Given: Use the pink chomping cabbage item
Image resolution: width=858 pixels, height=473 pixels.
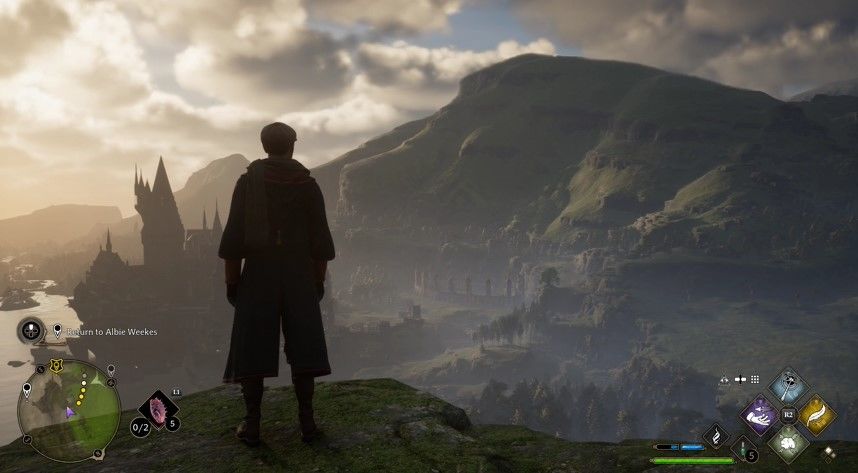Looking at the screenshot, I should pyautogui.click(x=158, y=408).
